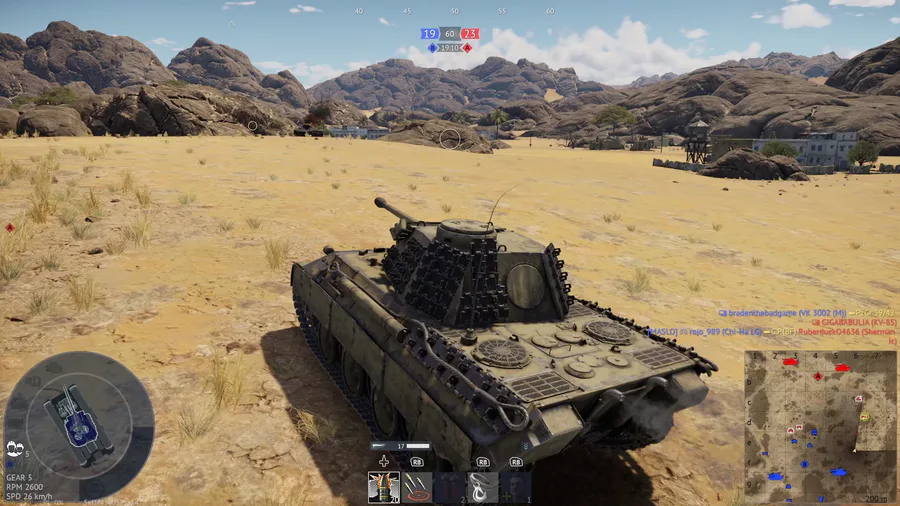The height and width of the screenshot is (506, 900).
Task: Select the armor-piercing shell ammo slot
Action: [383, 487]
